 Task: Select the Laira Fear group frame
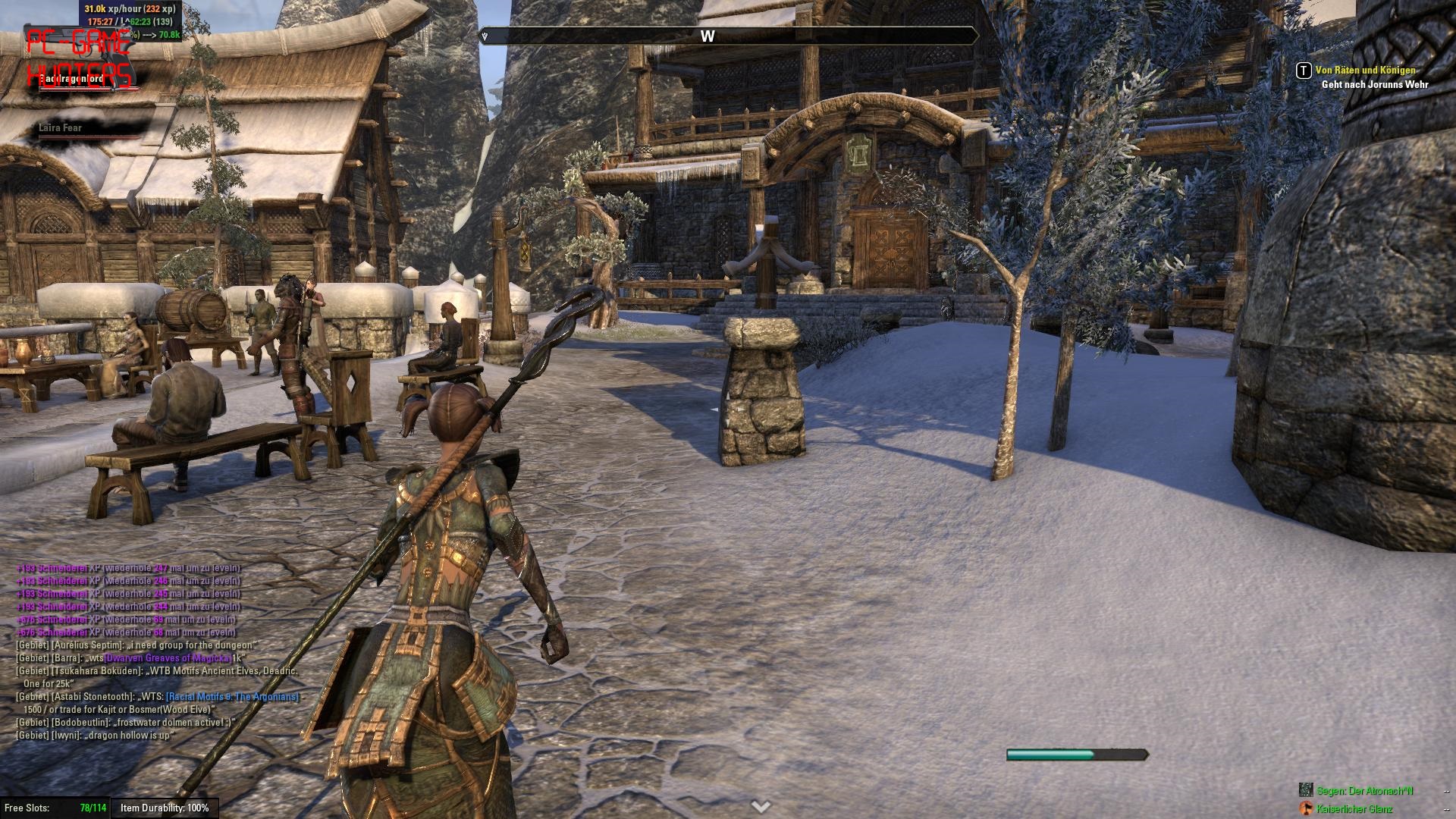point(61,128)
